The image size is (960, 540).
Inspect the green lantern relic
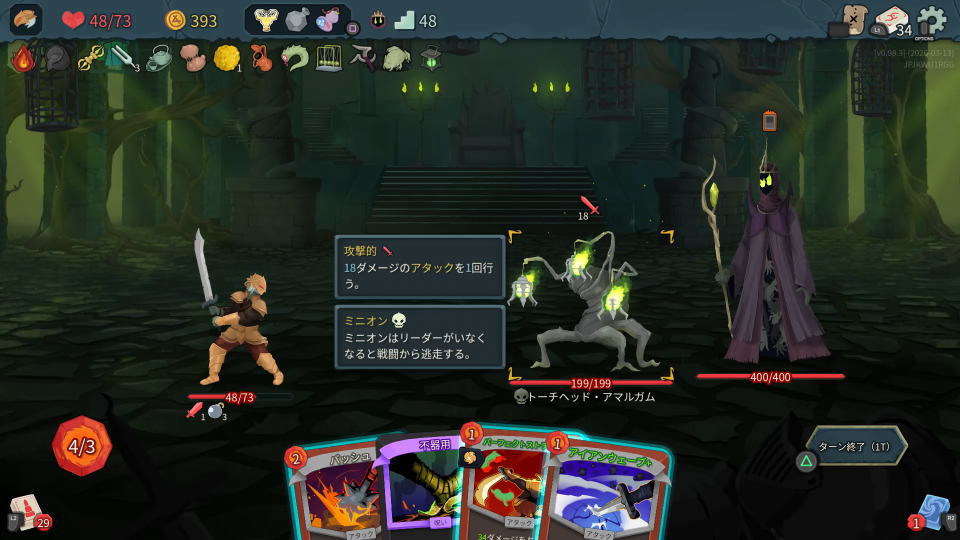click(x=431, y=58)
